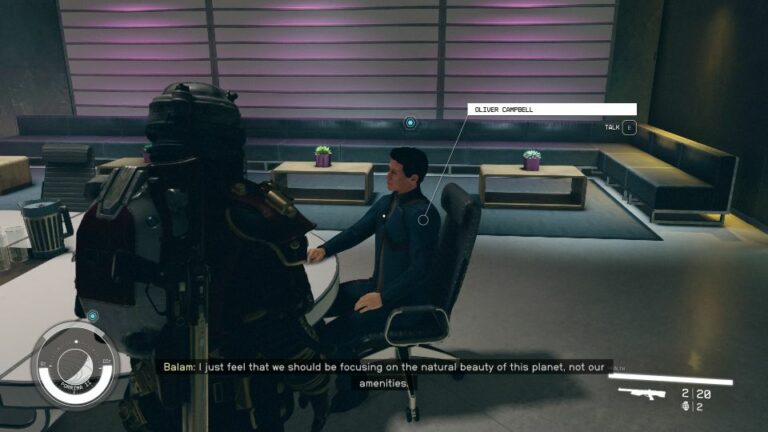Click the blue objective marker above the bench

coord(410,123)
